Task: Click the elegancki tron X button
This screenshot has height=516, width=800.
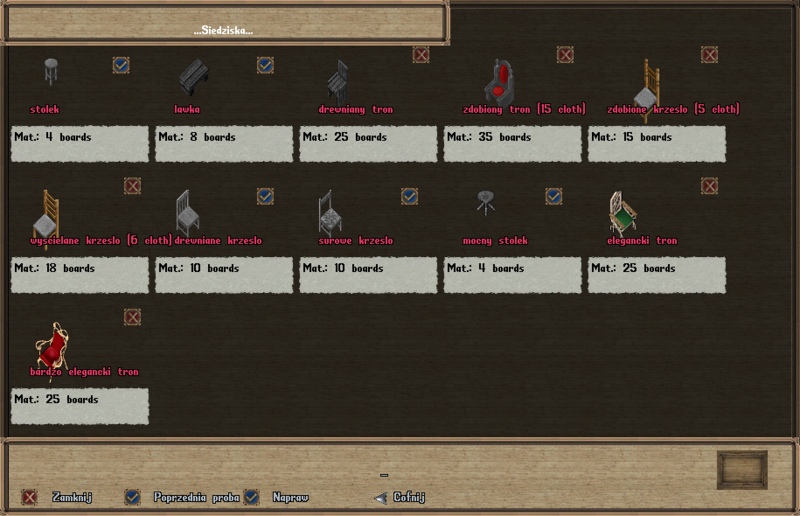Action: coord(709,186)
